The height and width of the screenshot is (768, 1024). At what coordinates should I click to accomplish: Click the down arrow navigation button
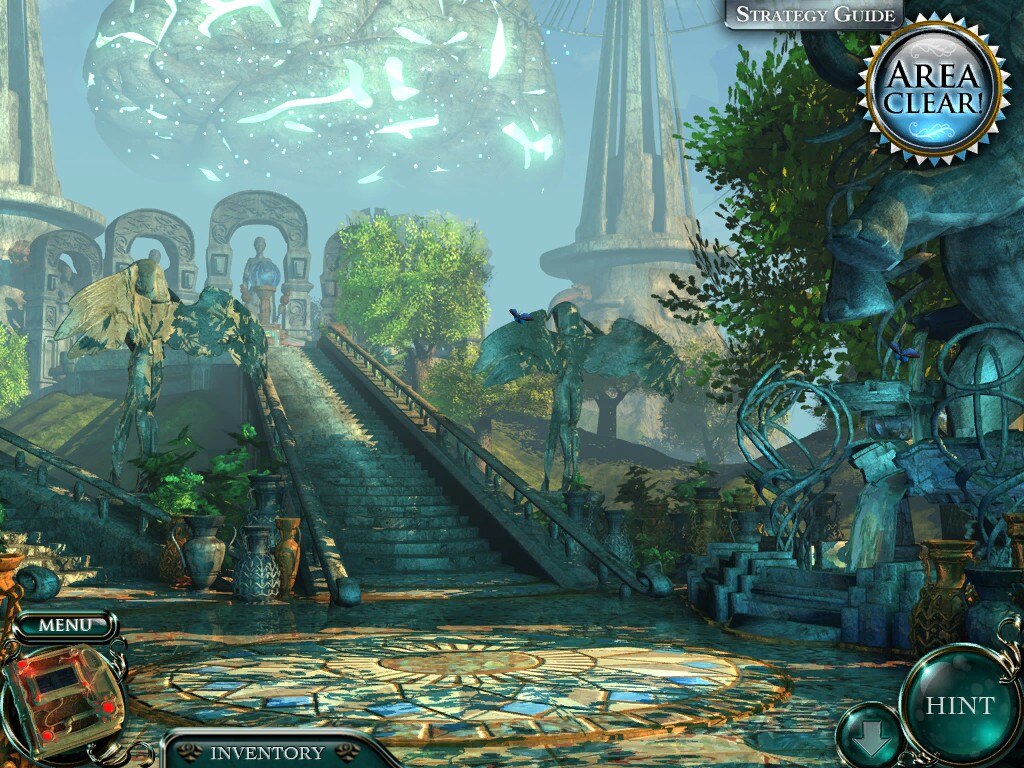coord(868,739)
